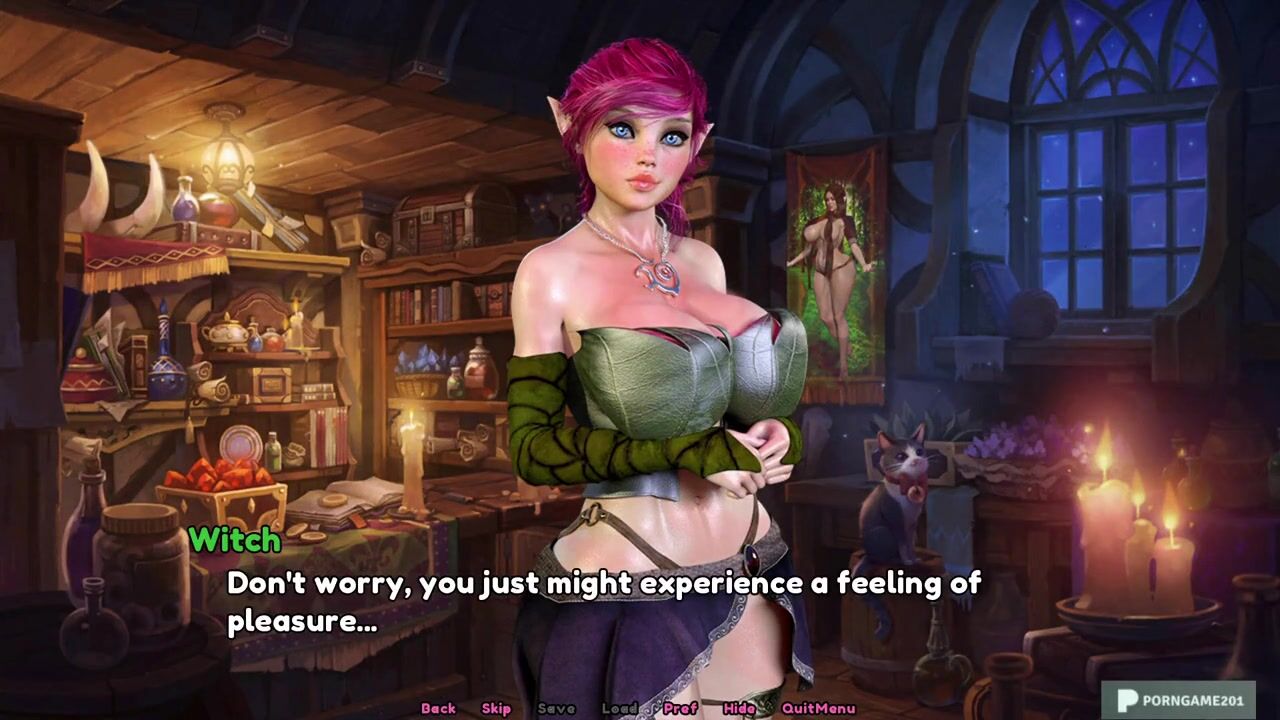Go back with the Back button
Viewport: 1280px width, 720px height.
[x=438, y=708]
